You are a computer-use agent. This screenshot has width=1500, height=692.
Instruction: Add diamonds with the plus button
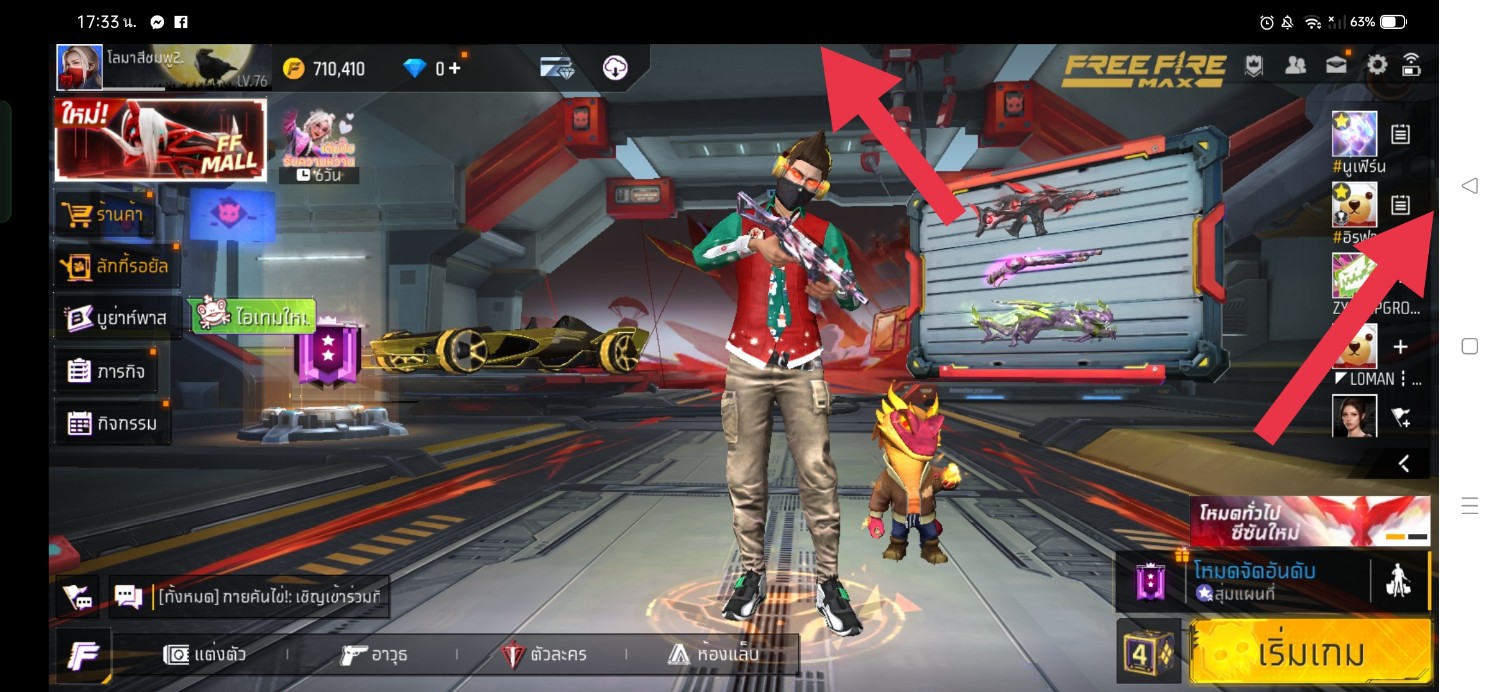(454, 68)
